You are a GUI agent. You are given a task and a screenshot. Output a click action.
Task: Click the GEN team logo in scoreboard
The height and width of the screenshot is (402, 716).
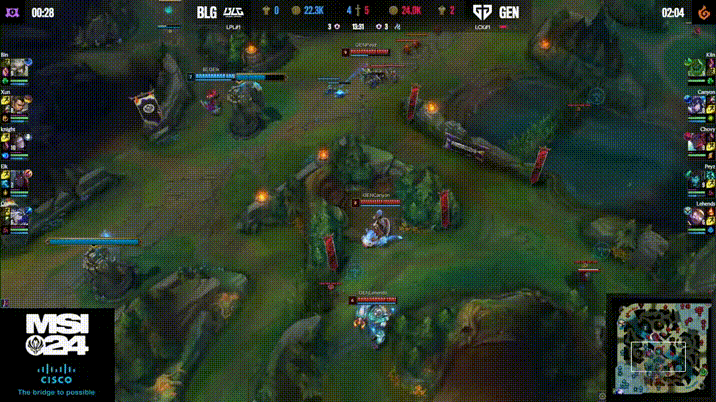coord(483,12)
